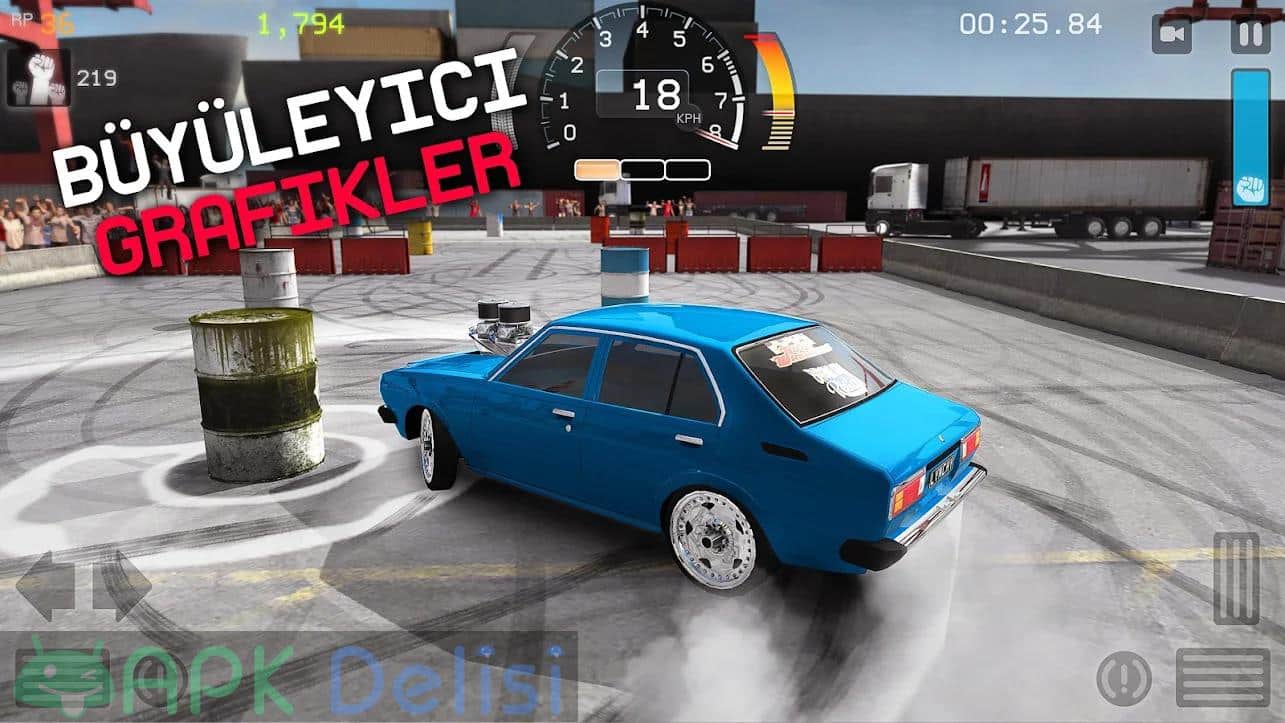The height and width of the screenshot is (723, 1285).
Task: Switch camera view with the camera icon
Action: 1171,34
